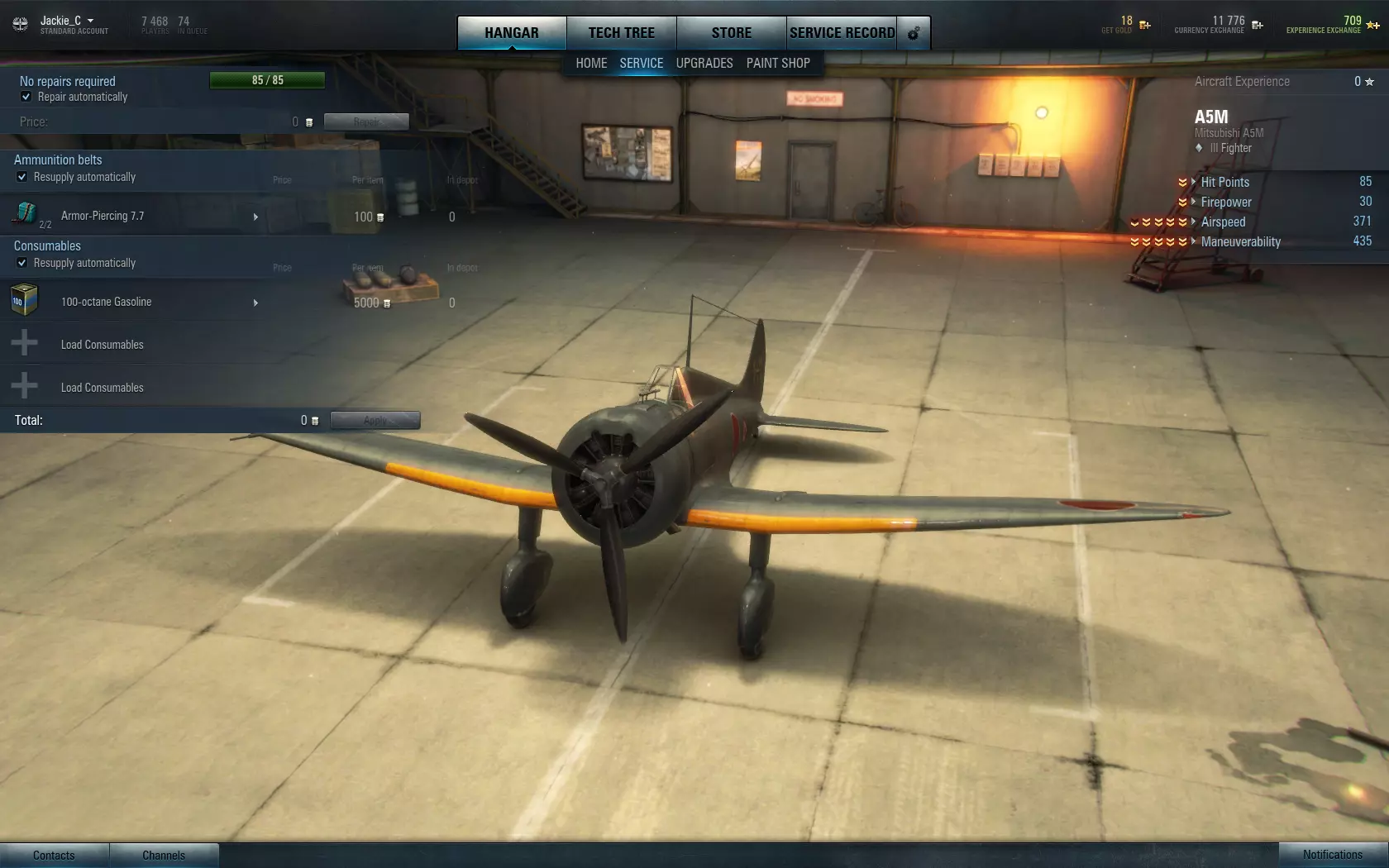Show the Notifications panel
This screenshot has height=868, width=1389.
click(1333, 855)
